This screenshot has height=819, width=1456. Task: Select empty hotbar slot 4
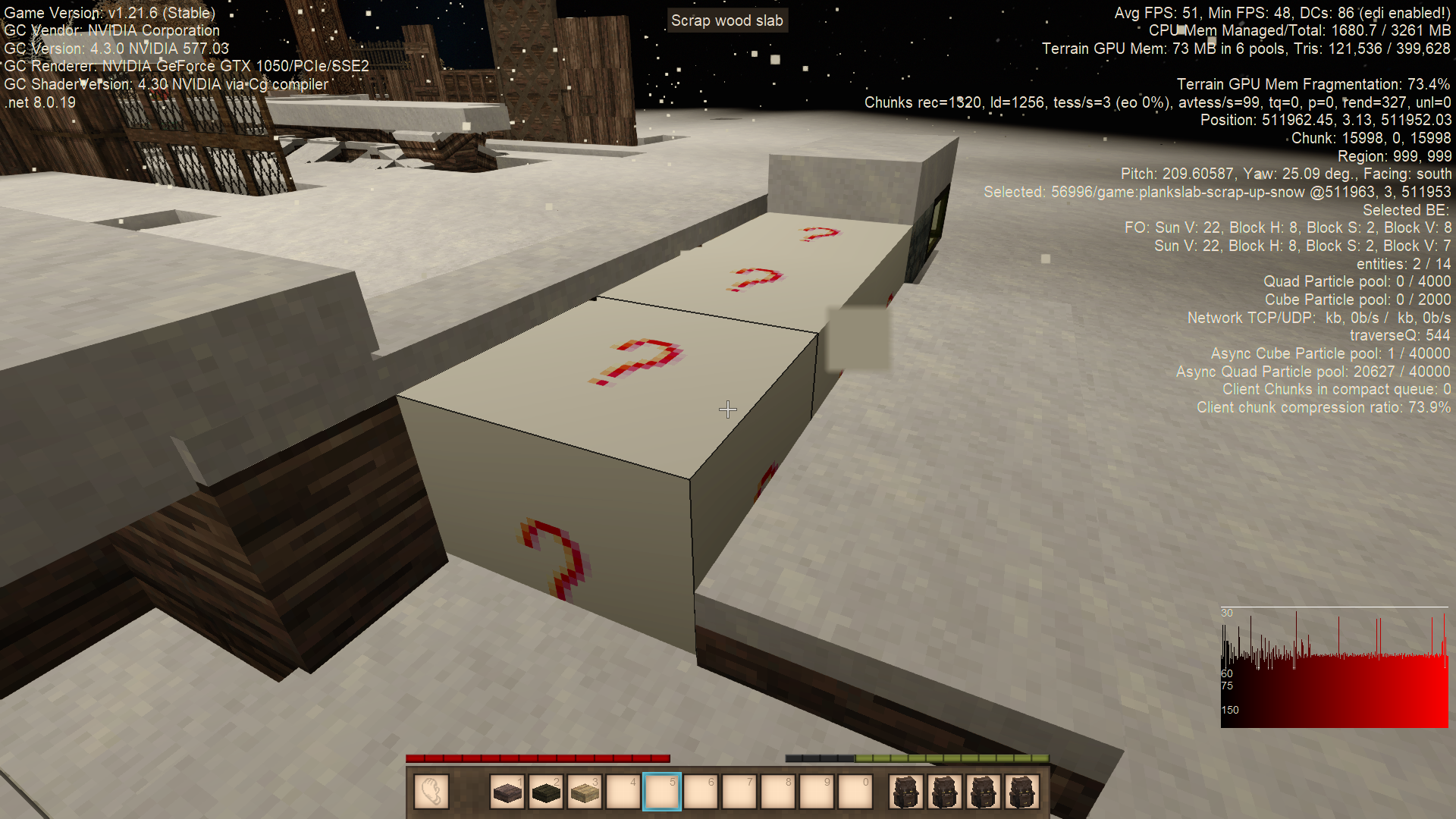point(623,792)
